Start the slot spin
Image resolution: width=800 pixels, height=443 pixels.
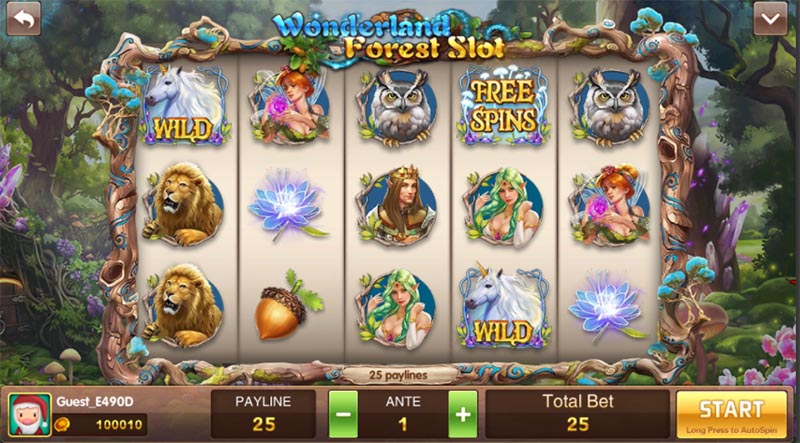[731, 413]
